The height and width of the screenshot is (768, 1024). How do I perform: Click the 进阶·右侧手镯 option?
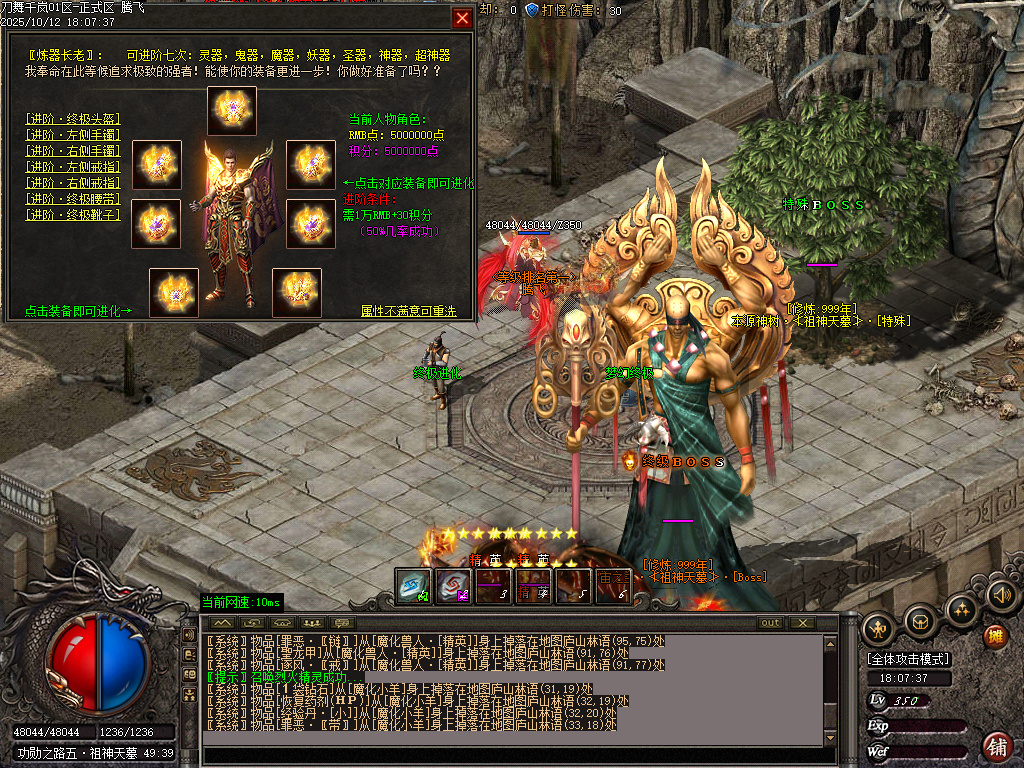(73, 150)
